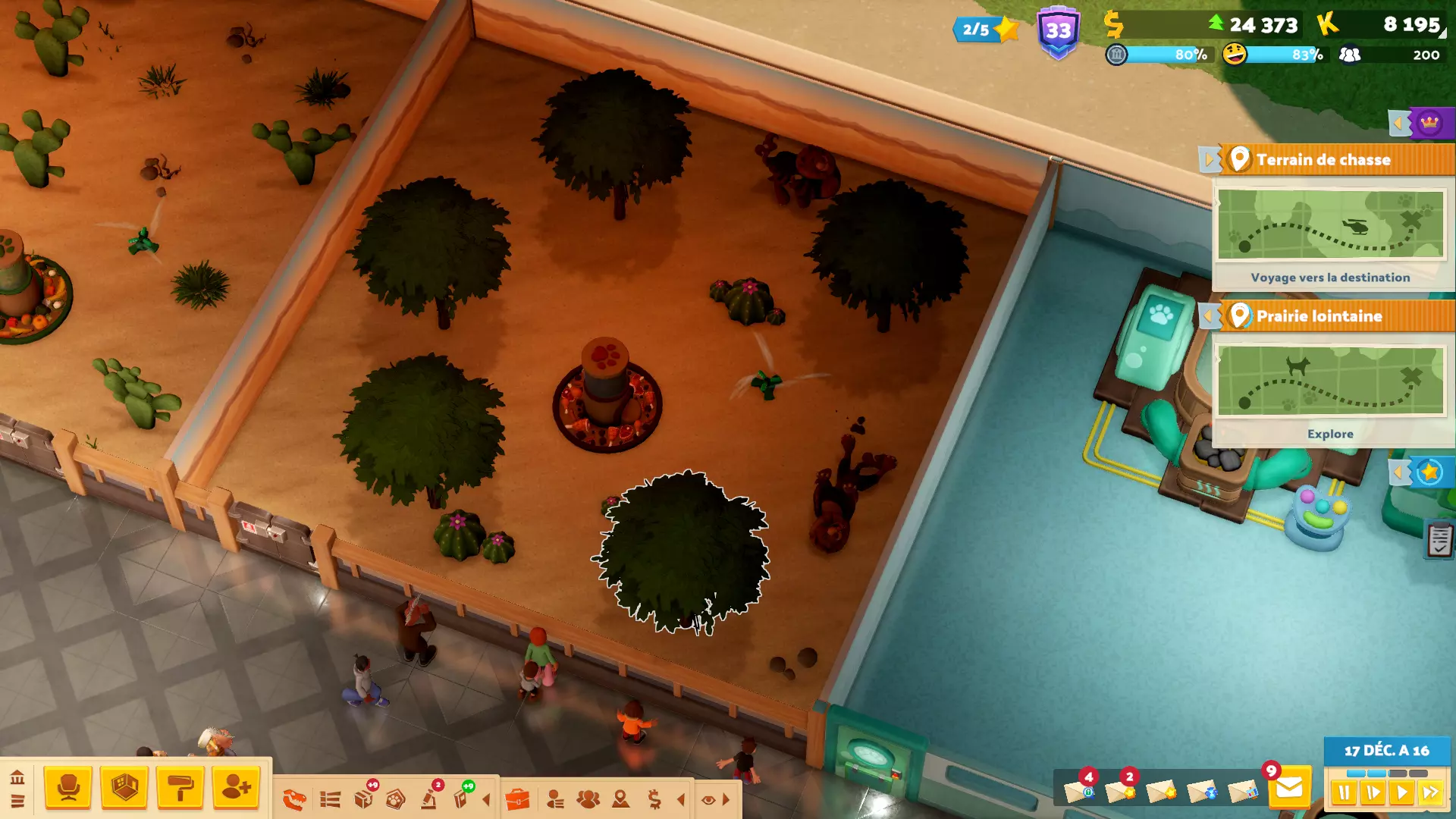
Task: Toggle the eye visibility options
Action: (708, 799)
